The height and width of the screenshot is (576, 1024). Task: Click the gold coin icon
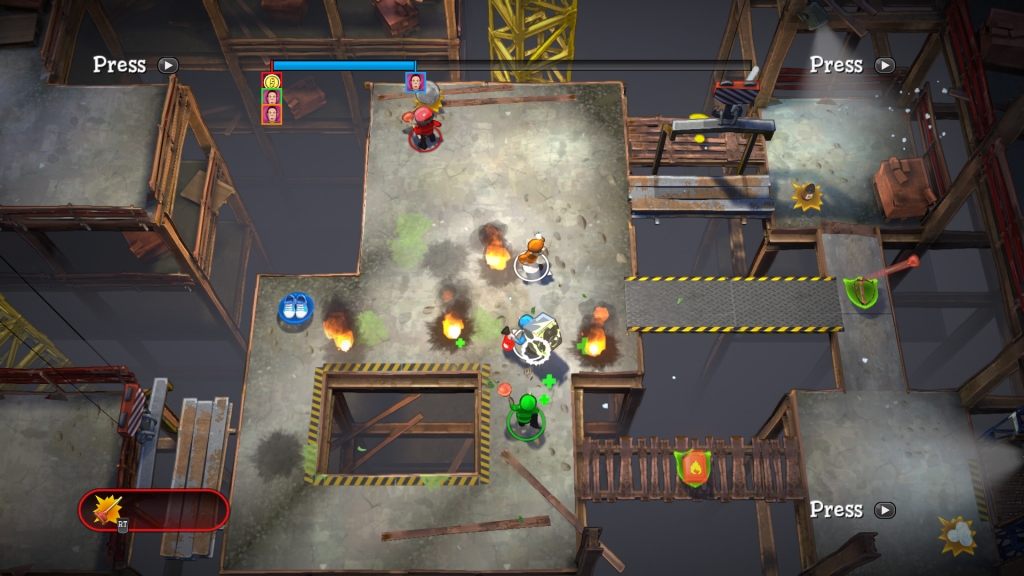pyautogui.click(x=272, y=81)
